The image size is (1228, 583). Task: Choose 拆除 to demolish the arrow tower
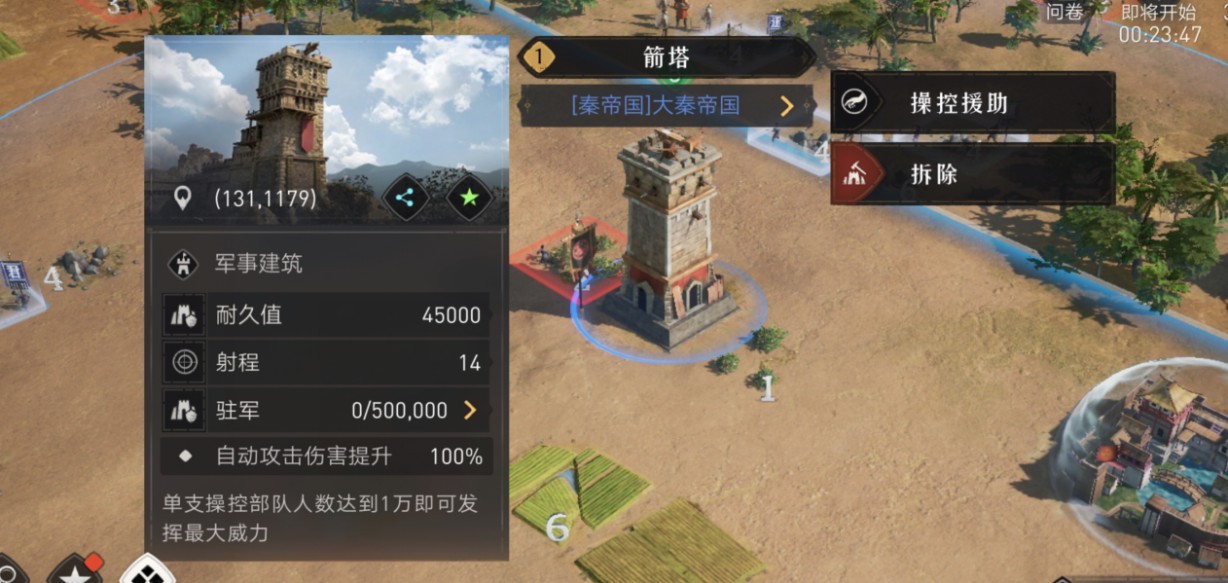tap(972, 175)
